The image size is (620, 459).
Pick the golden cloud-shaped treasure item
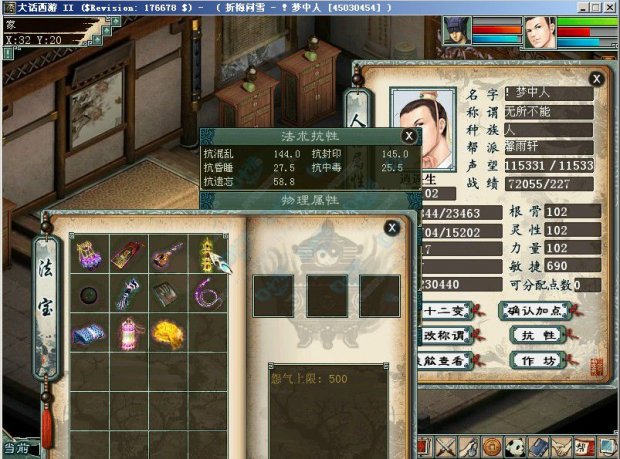(167, 330)
